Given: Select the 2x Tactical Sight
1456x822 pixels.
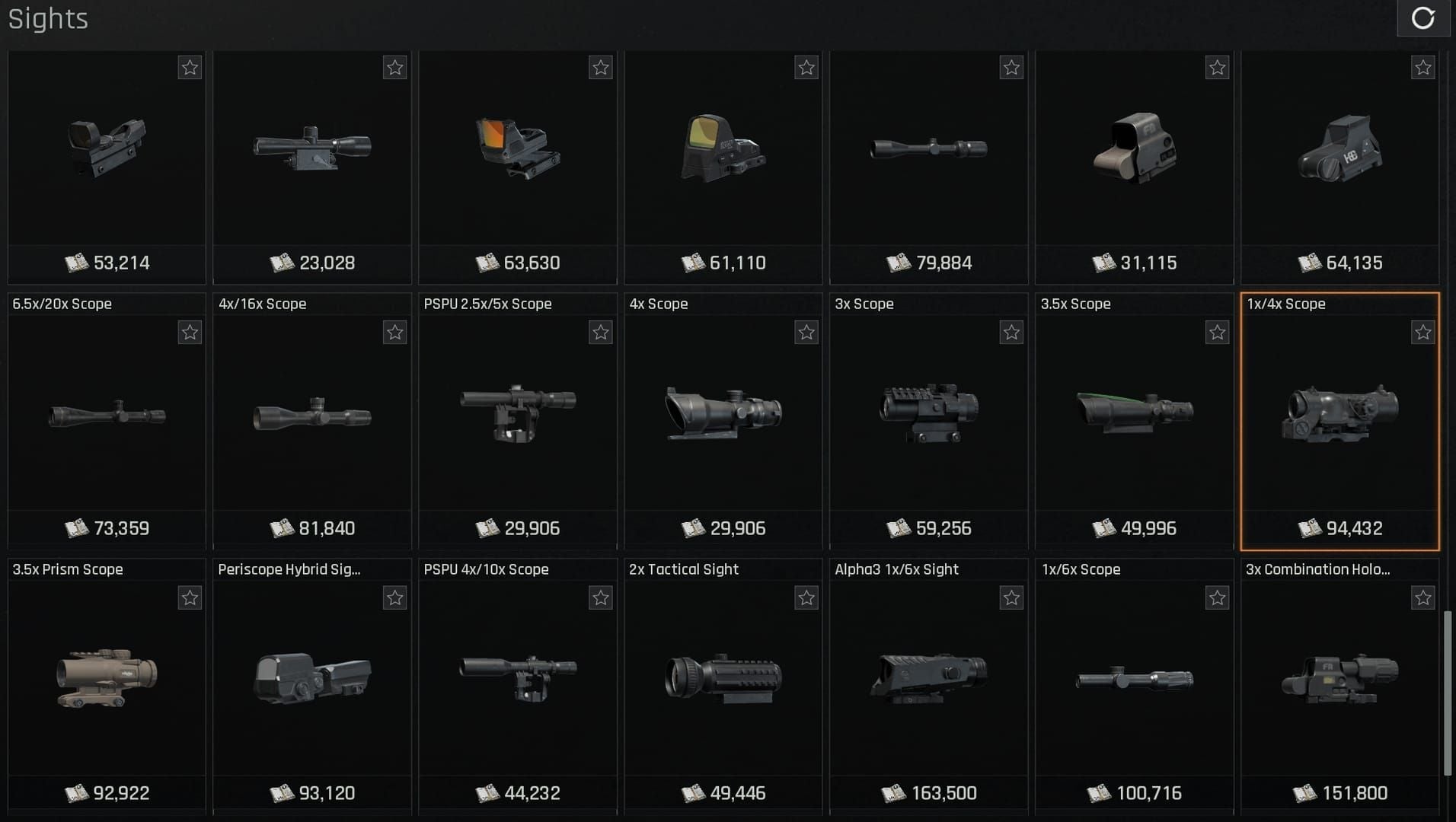Looking at the screenshot, I should [x=723, y=679].
